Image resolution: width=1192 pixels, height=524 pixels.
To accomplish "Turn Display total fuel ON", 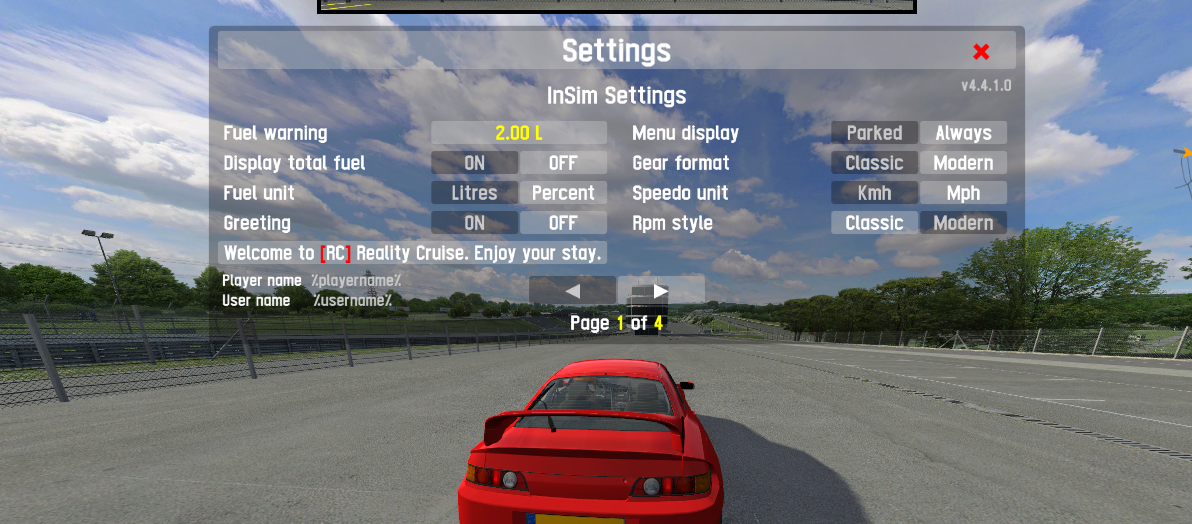I will click(474, 163).
